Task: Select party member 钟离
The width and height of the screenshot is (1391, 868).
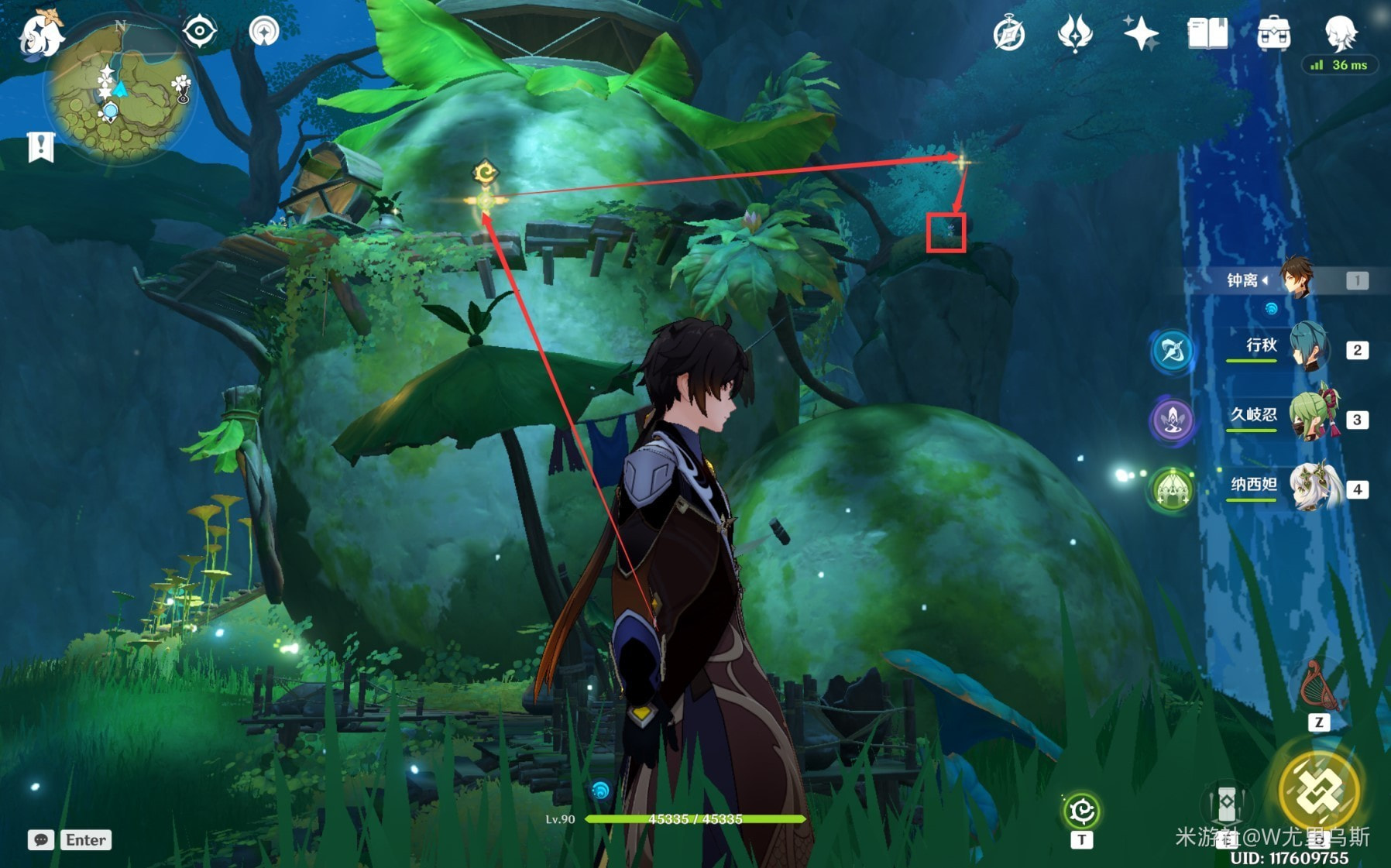Action: 1295,280
